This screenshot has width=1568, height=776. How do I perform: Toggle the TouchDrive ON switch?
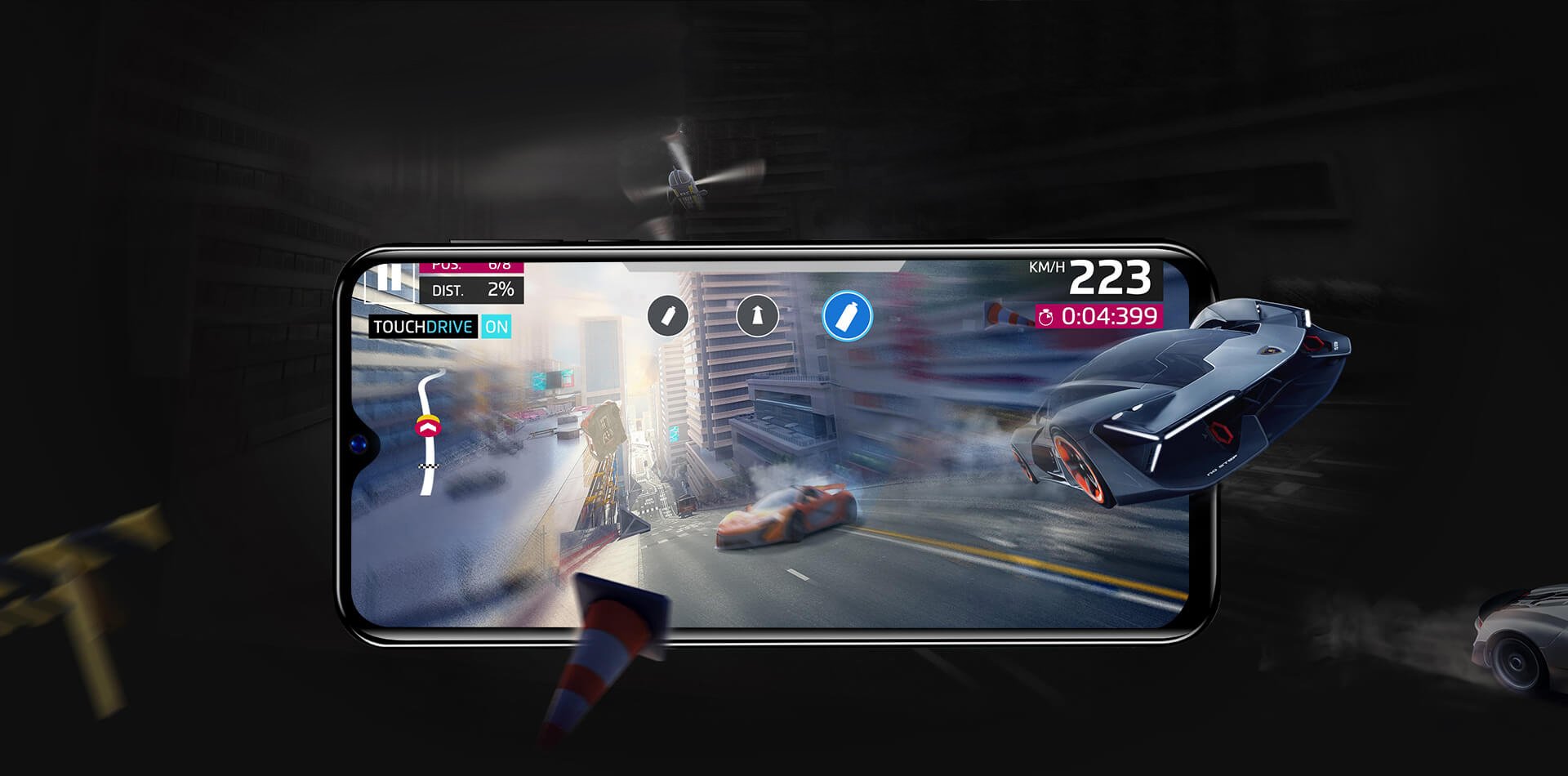(x=497, y=327)
